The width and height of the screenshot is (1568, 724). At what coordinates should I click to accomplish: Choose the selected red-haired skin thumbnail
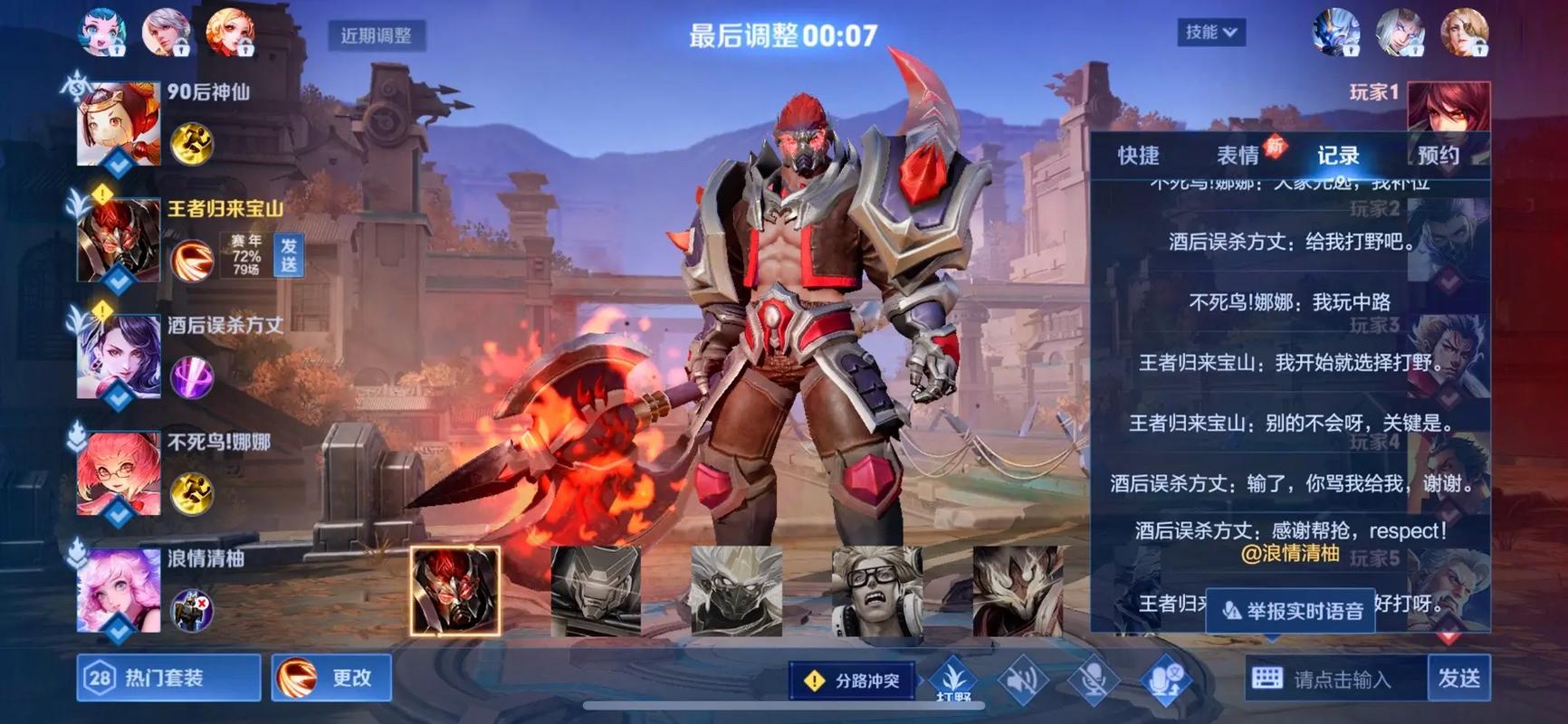pos(454,591)
